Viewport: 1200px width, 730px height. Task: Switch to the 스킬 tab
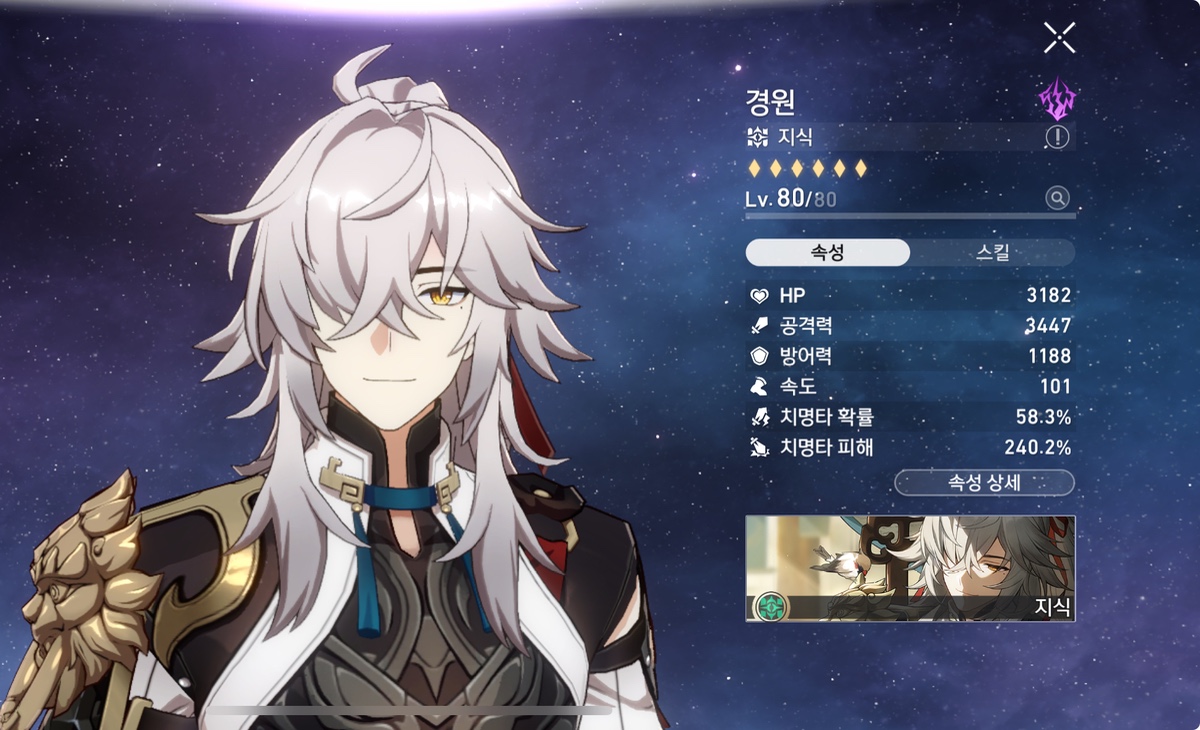click(x=992, y=252)
